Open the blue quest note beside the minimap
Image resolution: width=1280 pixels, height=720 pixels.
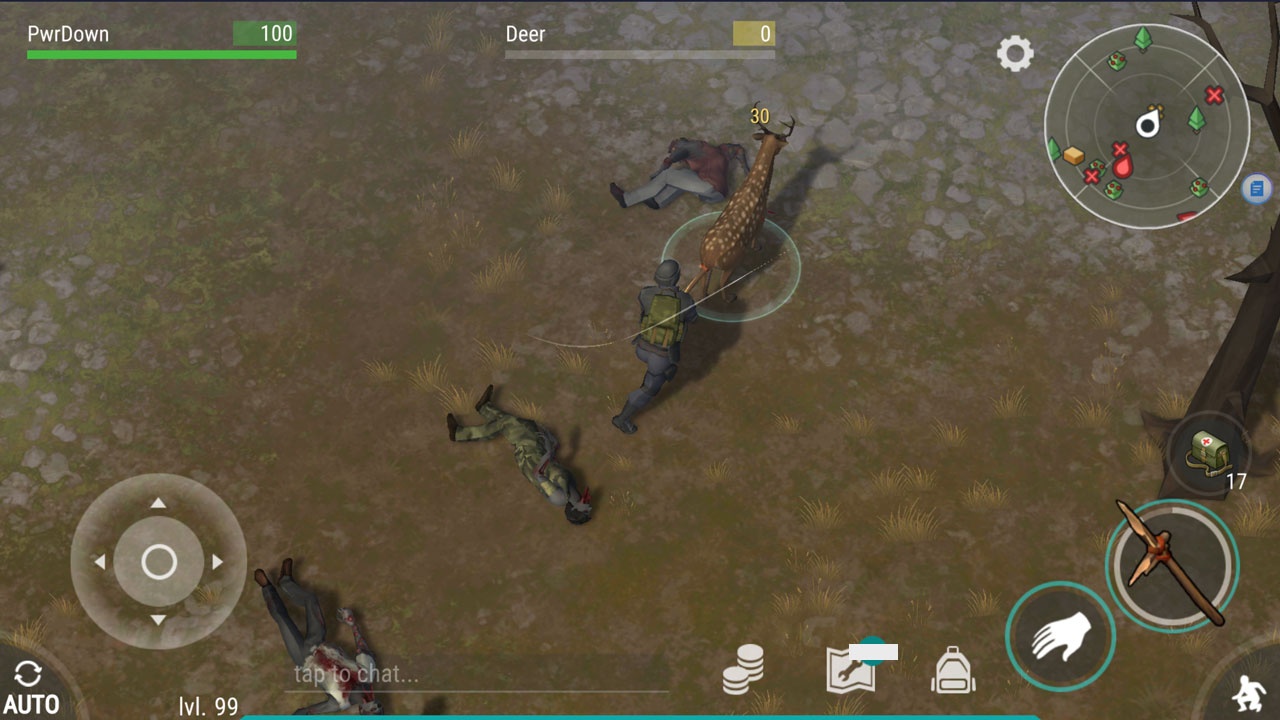click(x=1256, y=188)
